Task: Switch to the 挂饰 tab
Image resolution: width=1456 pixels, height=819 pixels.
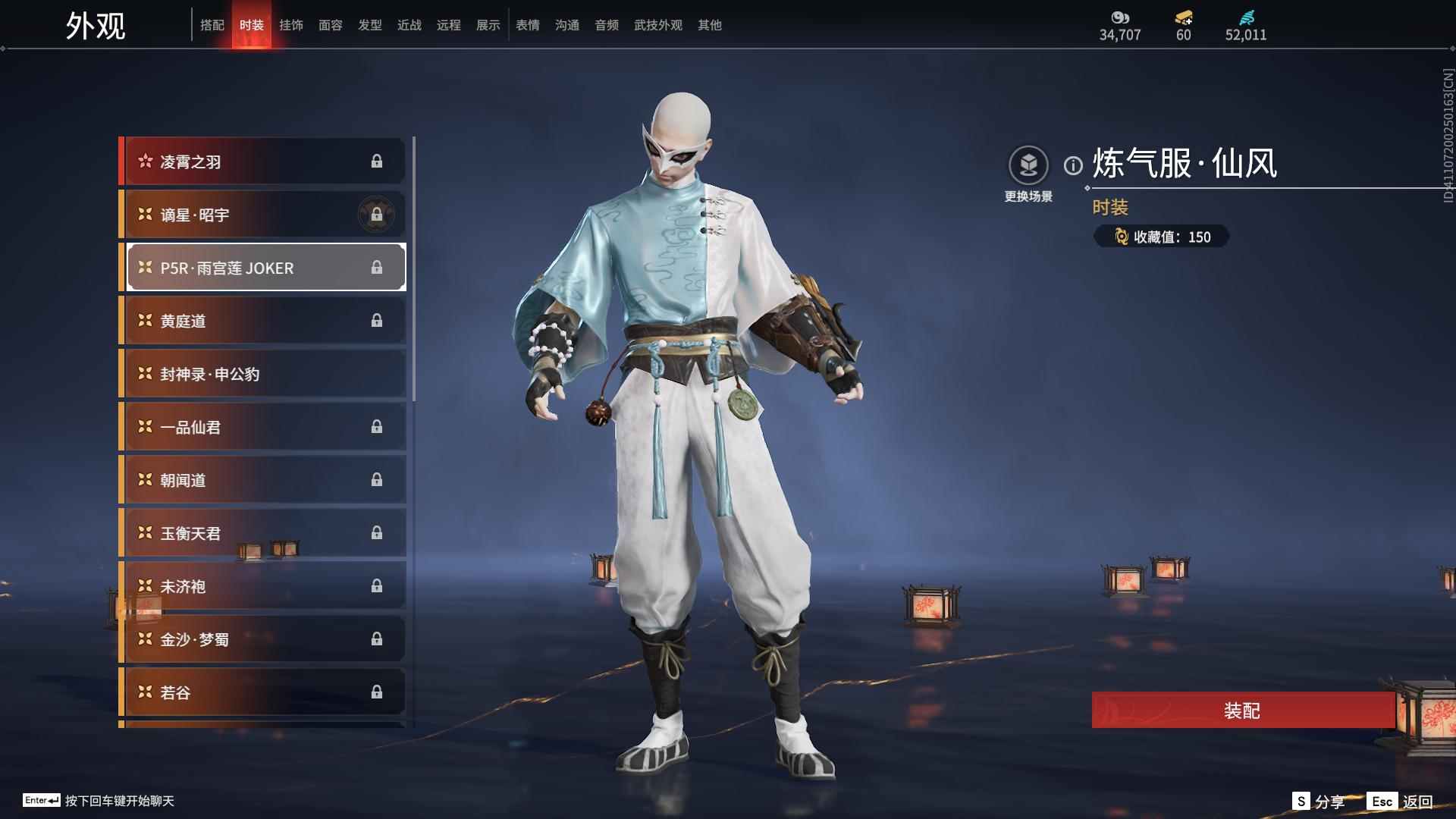Action: [292, 24]
